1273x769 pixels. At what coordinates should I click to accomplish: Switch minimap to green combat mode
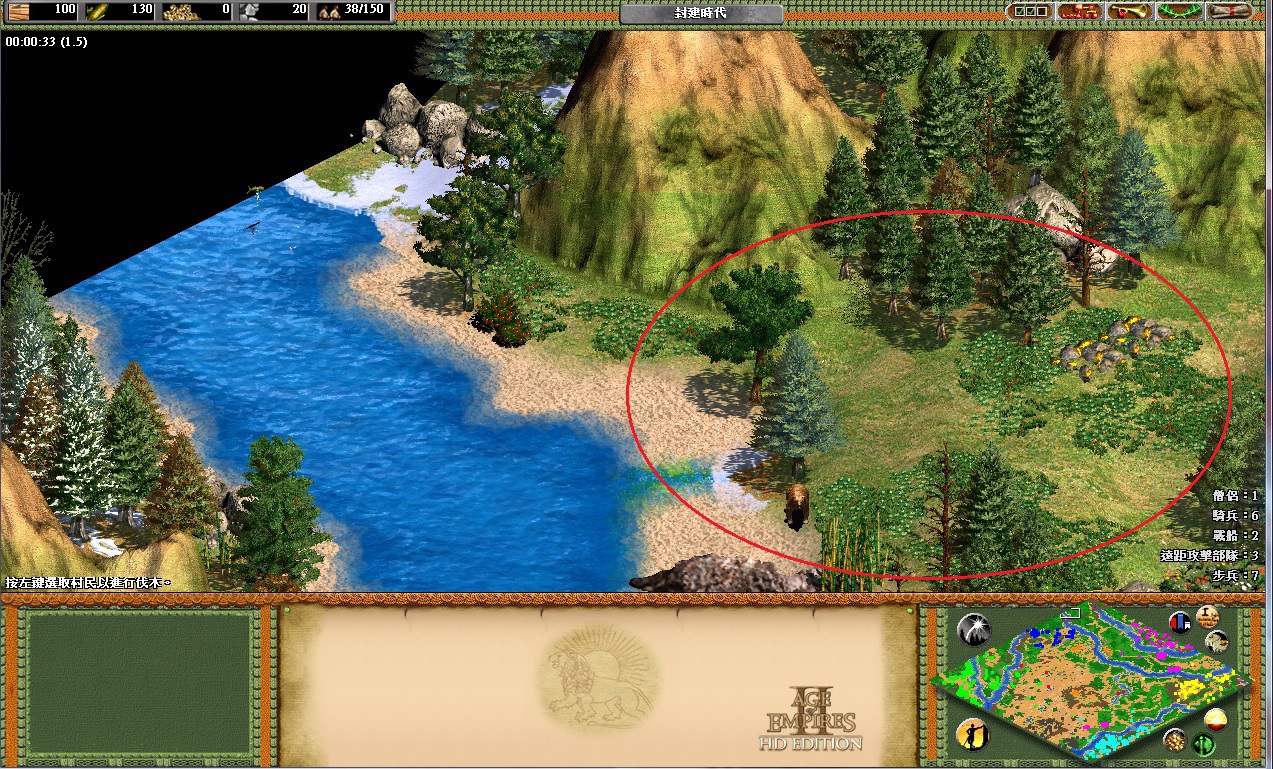tap(1203, 745)
